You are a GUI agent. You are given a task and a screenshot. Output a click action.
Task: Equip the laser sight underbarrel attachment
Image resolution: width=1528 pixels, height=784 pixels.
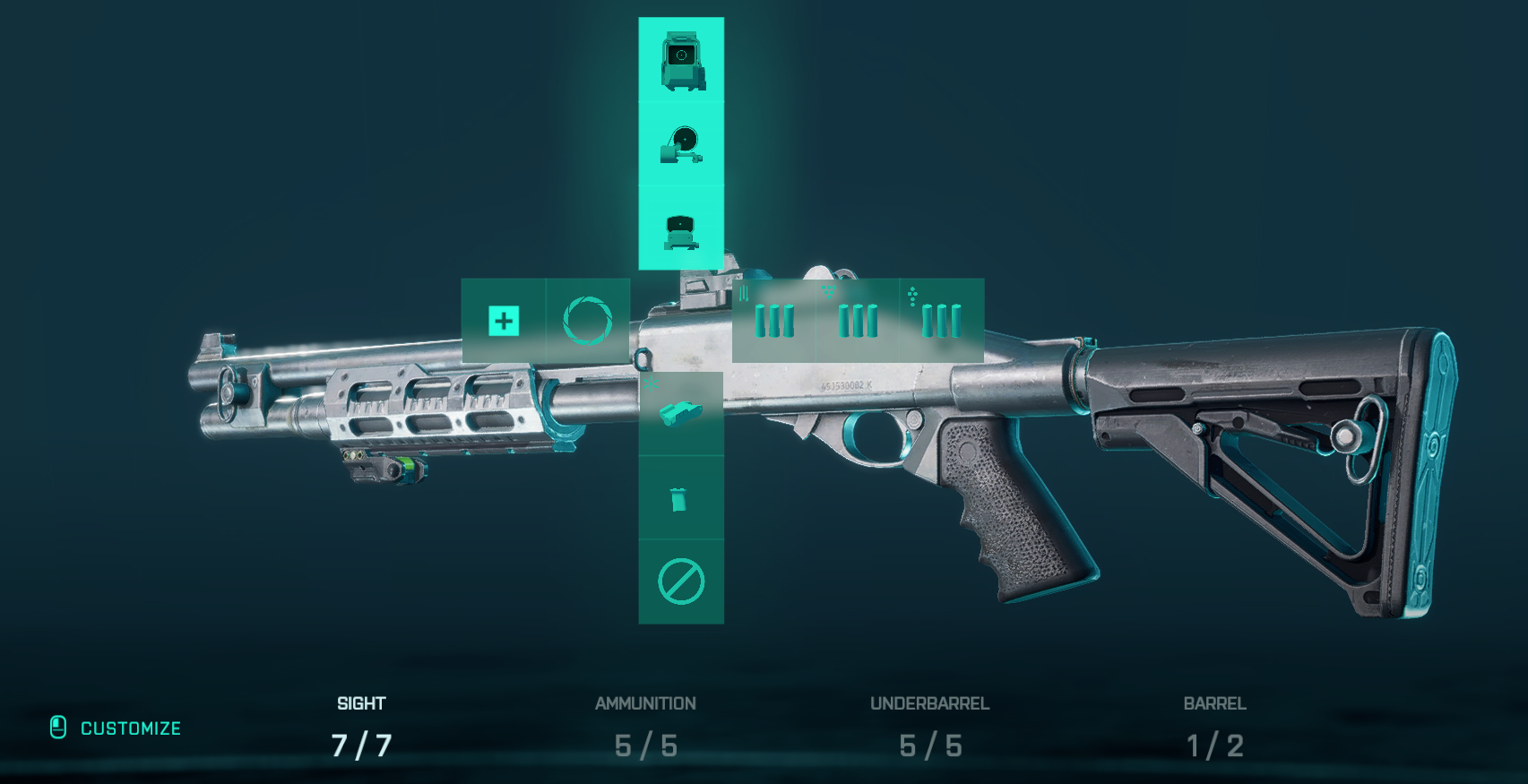coord(681,413)
